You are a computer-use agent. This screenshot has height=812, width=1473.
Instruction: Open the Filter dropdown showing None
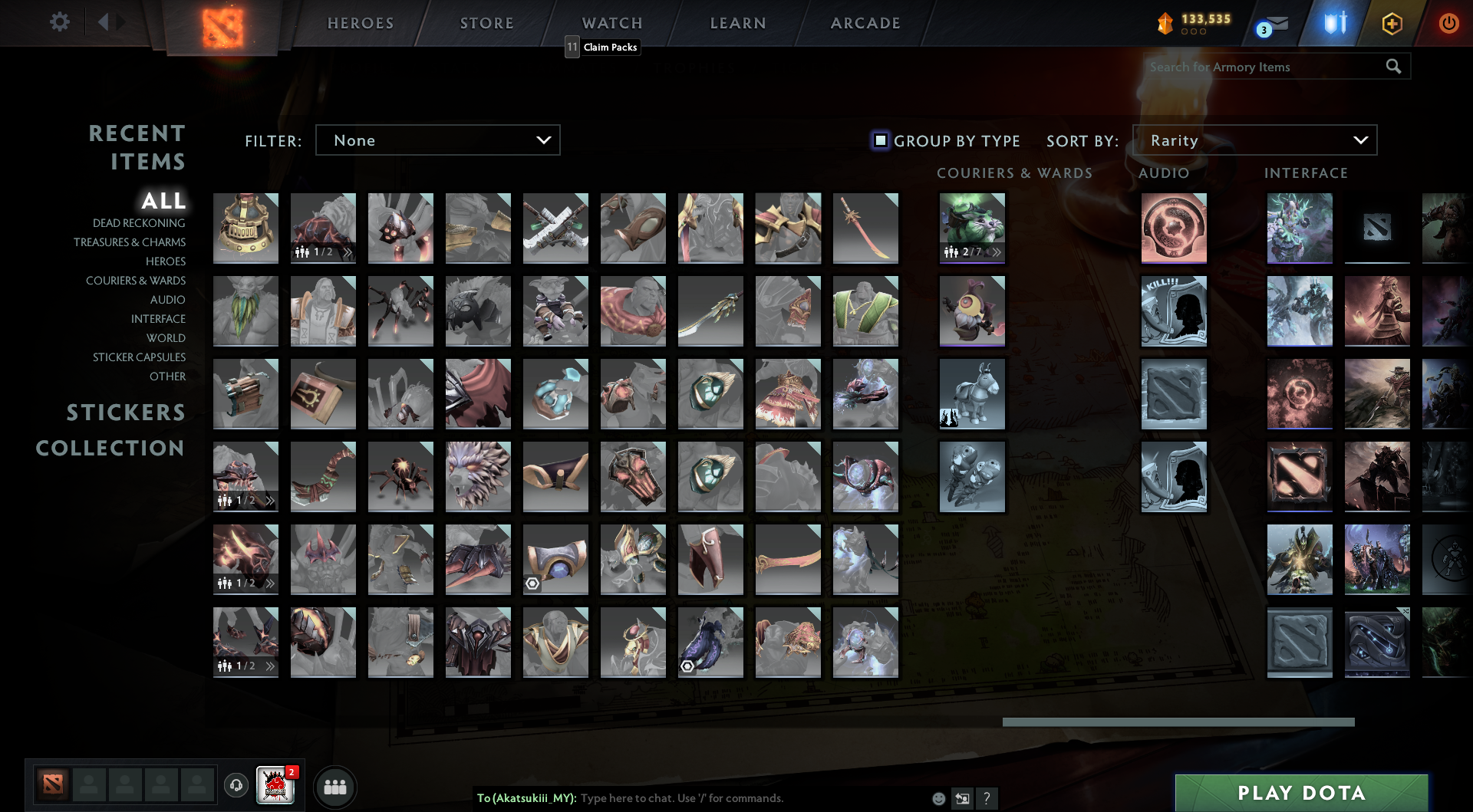[437, 140]
